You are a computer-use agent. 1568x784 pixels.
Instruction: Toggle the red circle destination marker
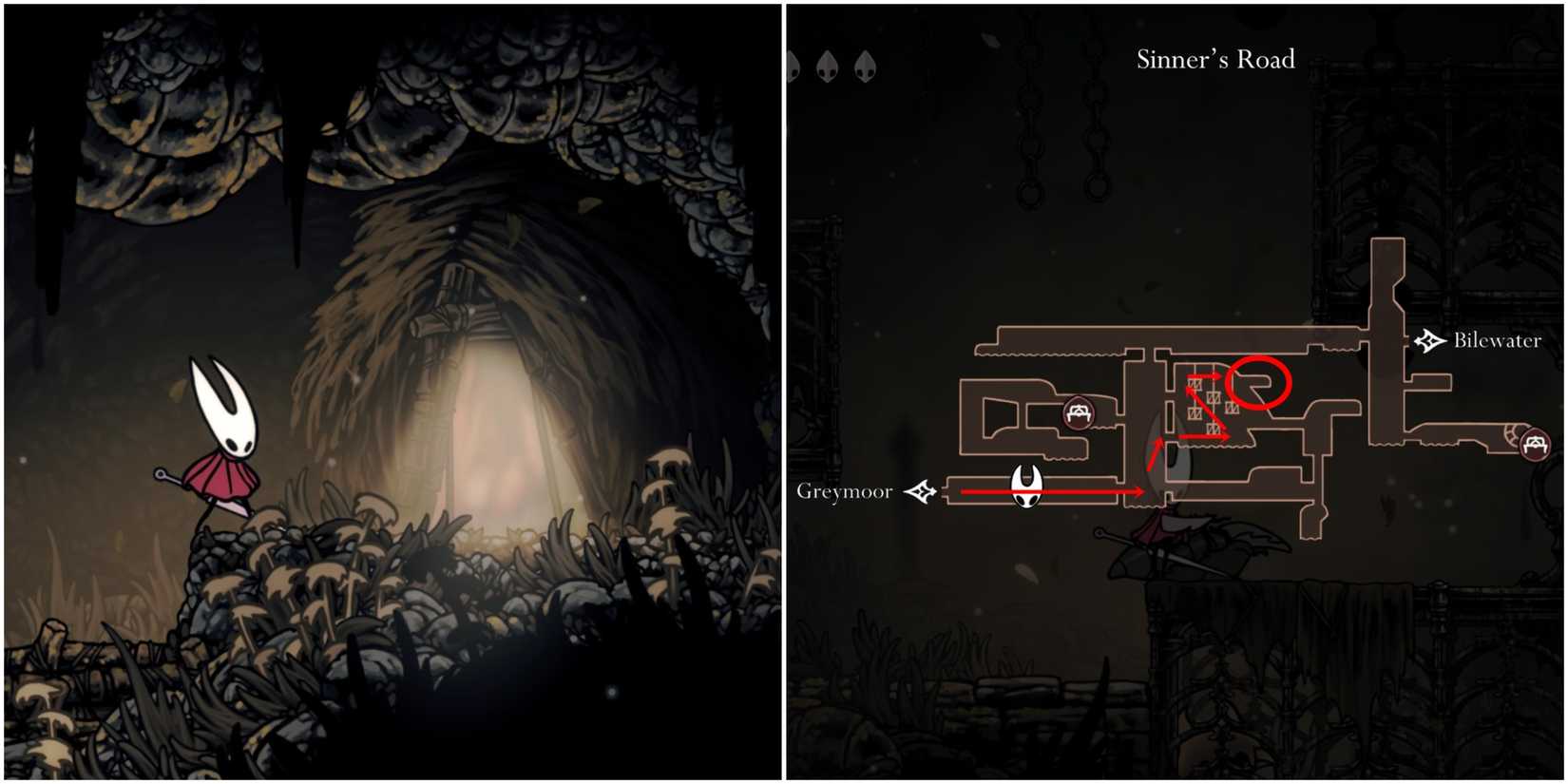[x=1258, y=382]
